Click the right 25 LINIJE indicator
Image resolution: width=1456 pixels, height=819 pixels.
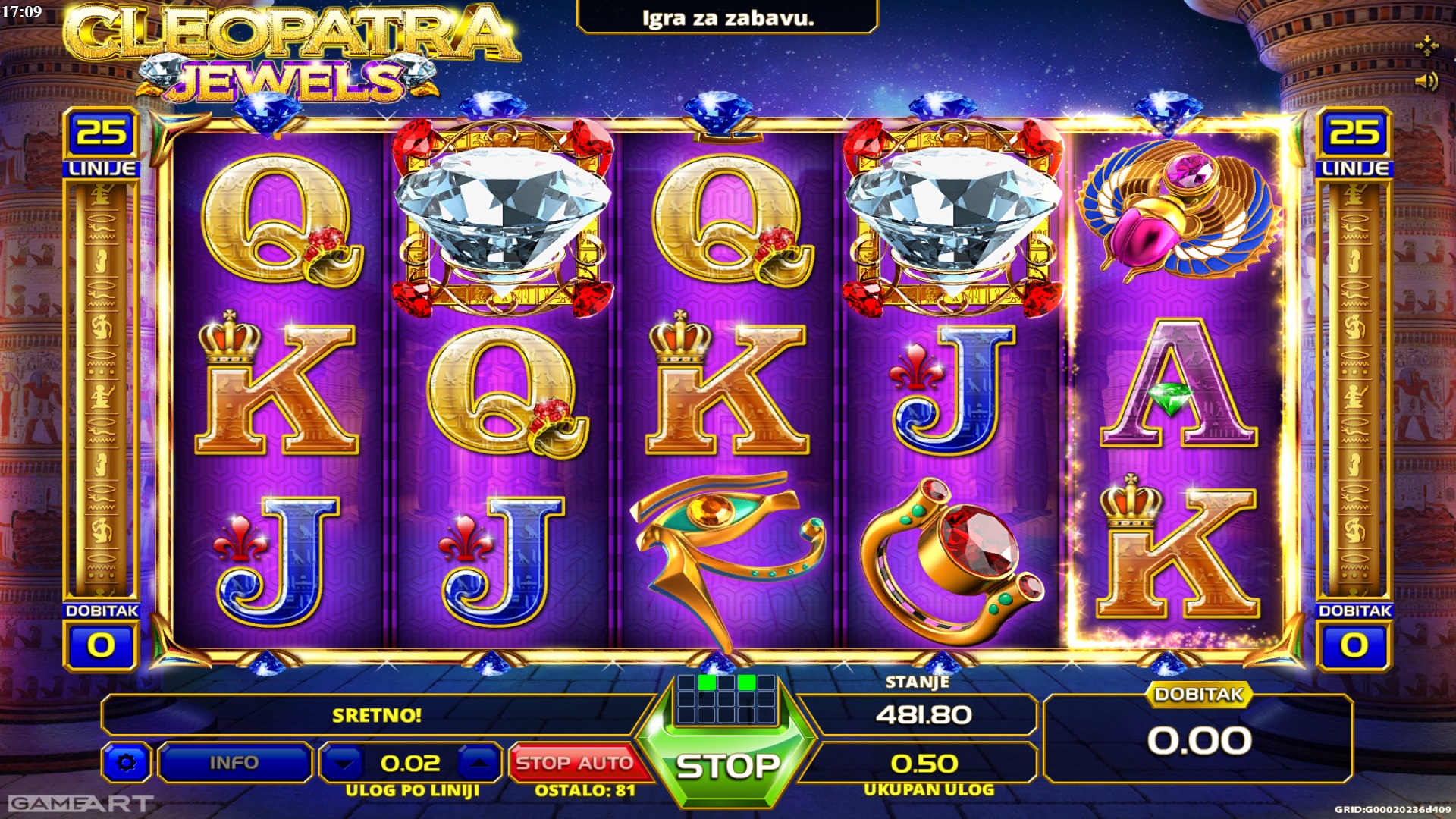pyautogui.click(x=1354, y=142)
